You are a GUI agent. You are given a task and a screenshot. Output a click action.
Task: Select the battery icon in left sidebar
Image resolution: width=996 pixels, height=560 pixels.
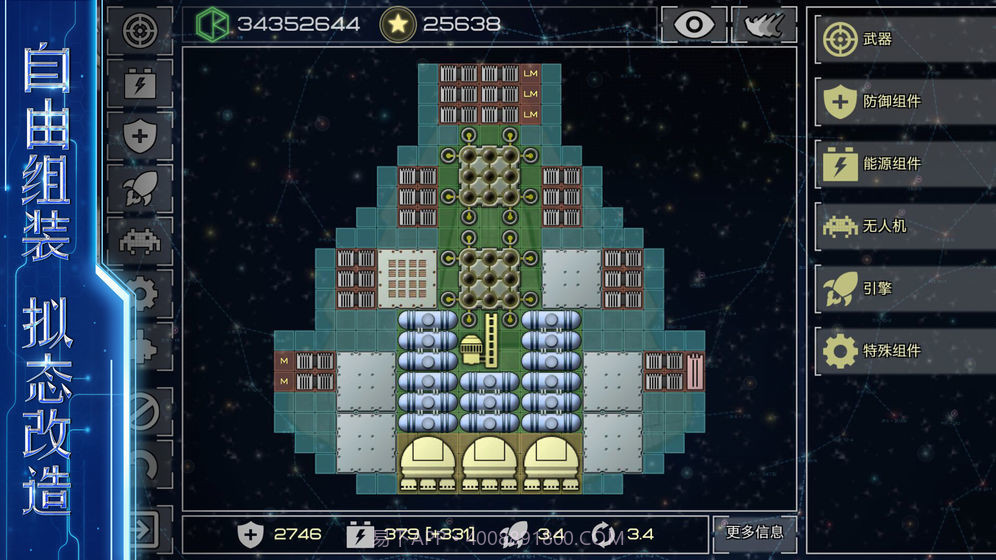point(140,83)
